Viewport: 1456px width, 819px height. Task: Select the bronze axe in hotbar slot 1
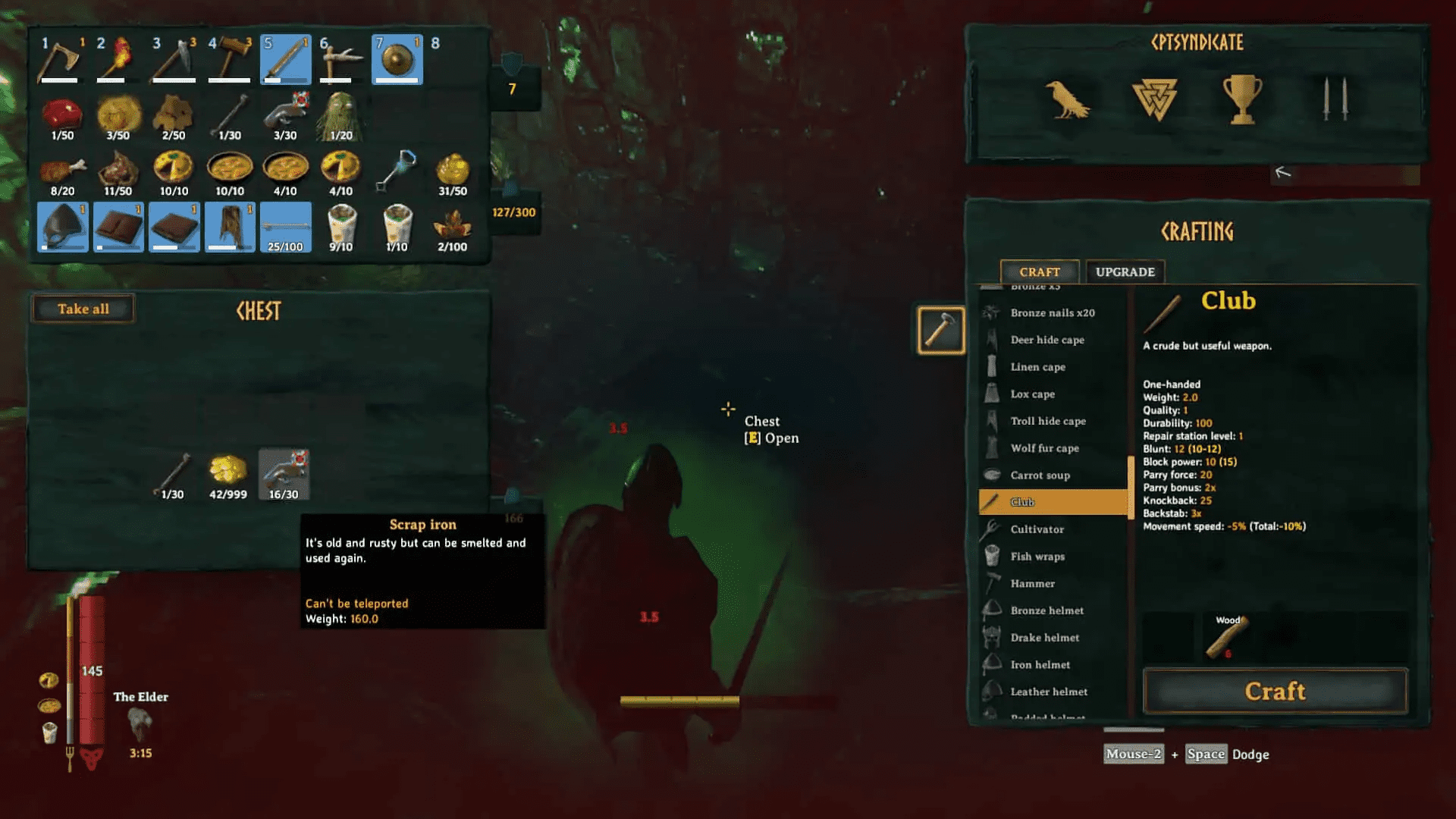tap(61, 59)
